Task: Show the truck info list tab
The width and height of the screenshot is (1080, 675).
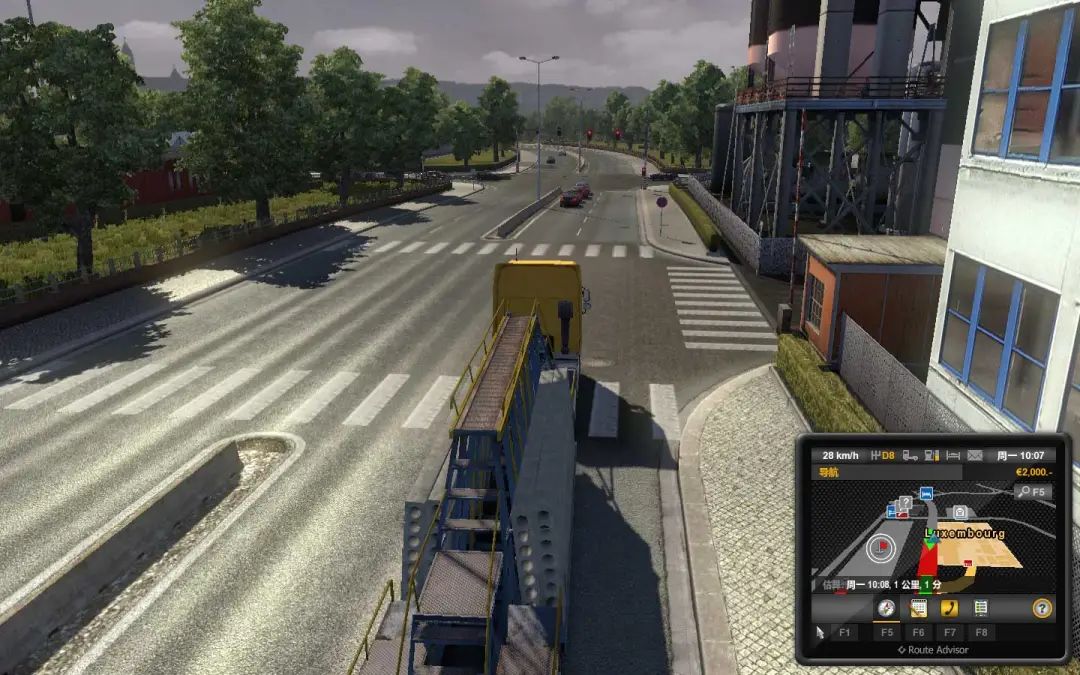Action: tap(981, 608)
